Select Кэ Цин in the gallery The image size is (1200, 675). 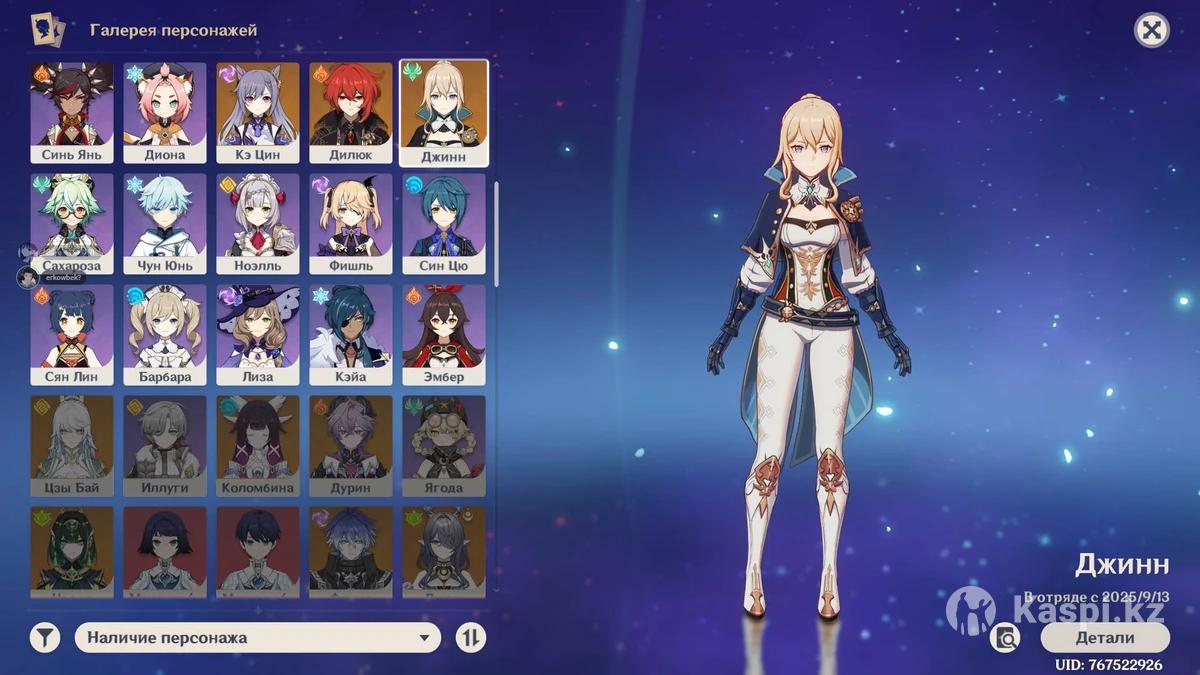[x=258, y=113]
